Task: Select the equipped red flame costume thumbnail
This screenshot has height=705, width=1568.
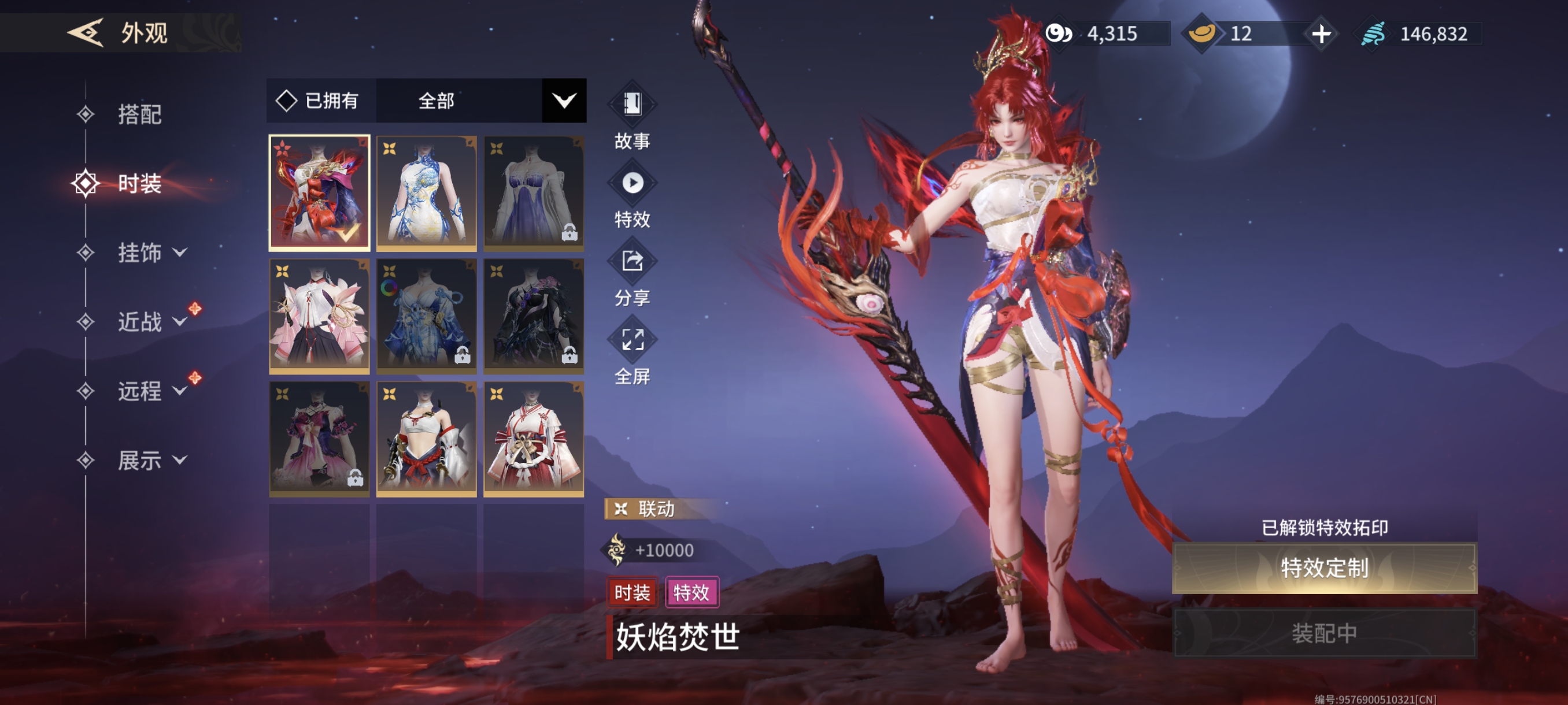Action: coord(319,192)
